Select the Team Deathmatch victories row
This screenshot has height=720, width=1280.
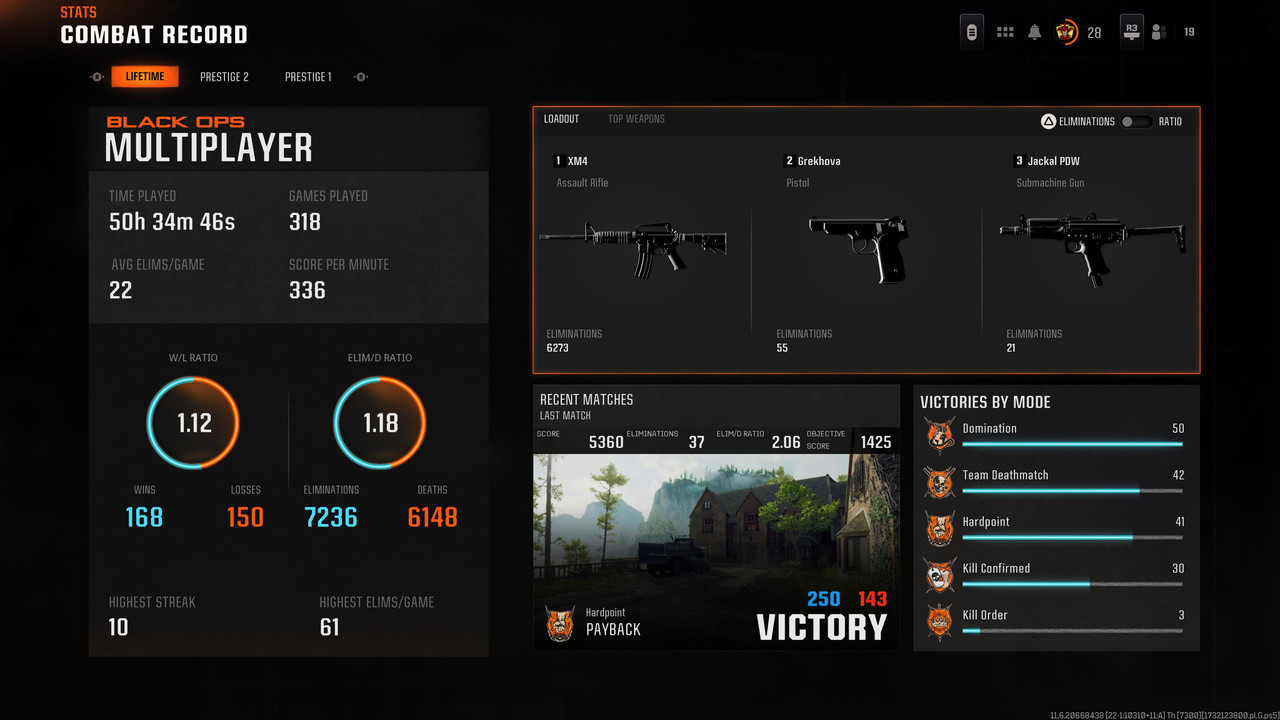pyautogui.click(x=1056, y=482)
